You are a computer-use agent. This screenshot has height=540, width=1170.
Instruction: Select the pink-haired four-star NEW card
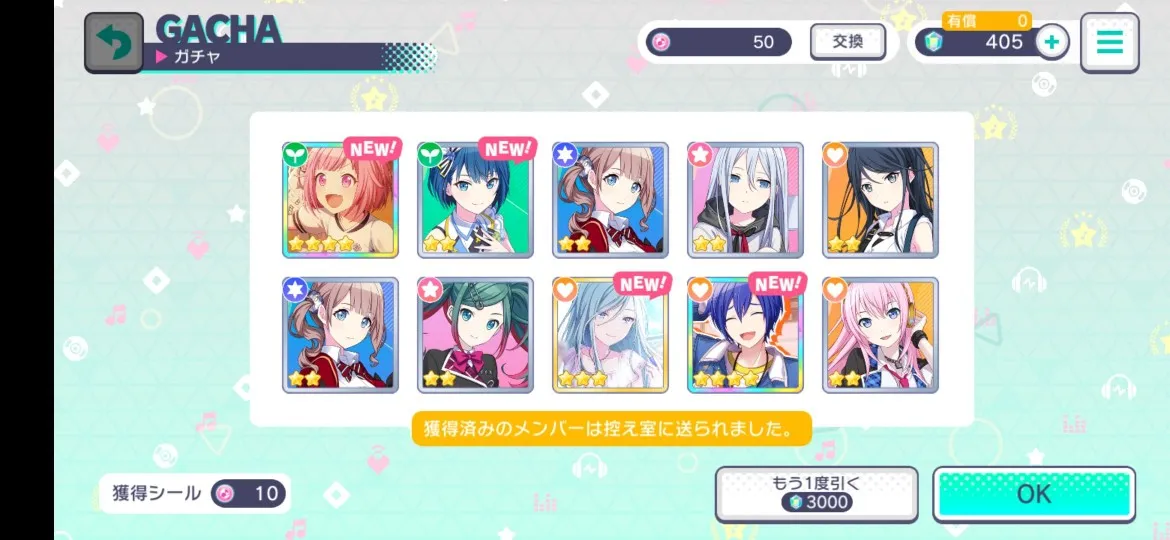[340, 200]
